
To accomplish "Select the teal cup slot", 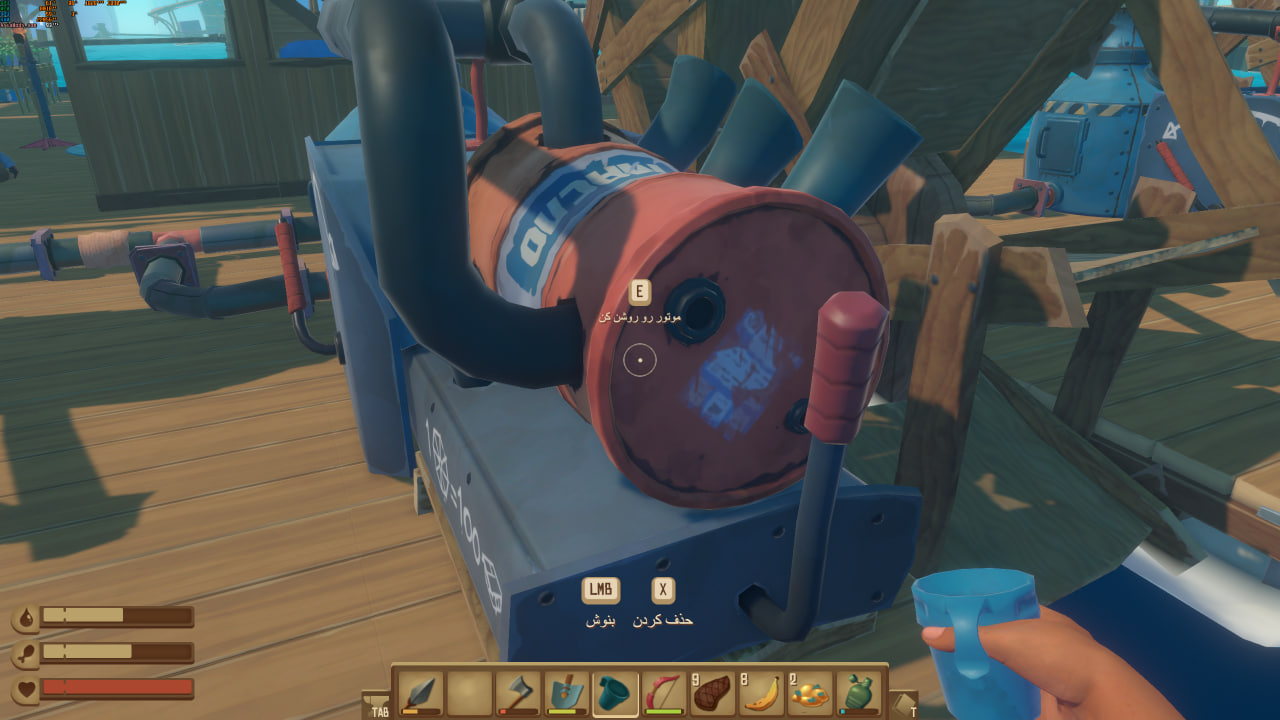I will coord(615,693).
